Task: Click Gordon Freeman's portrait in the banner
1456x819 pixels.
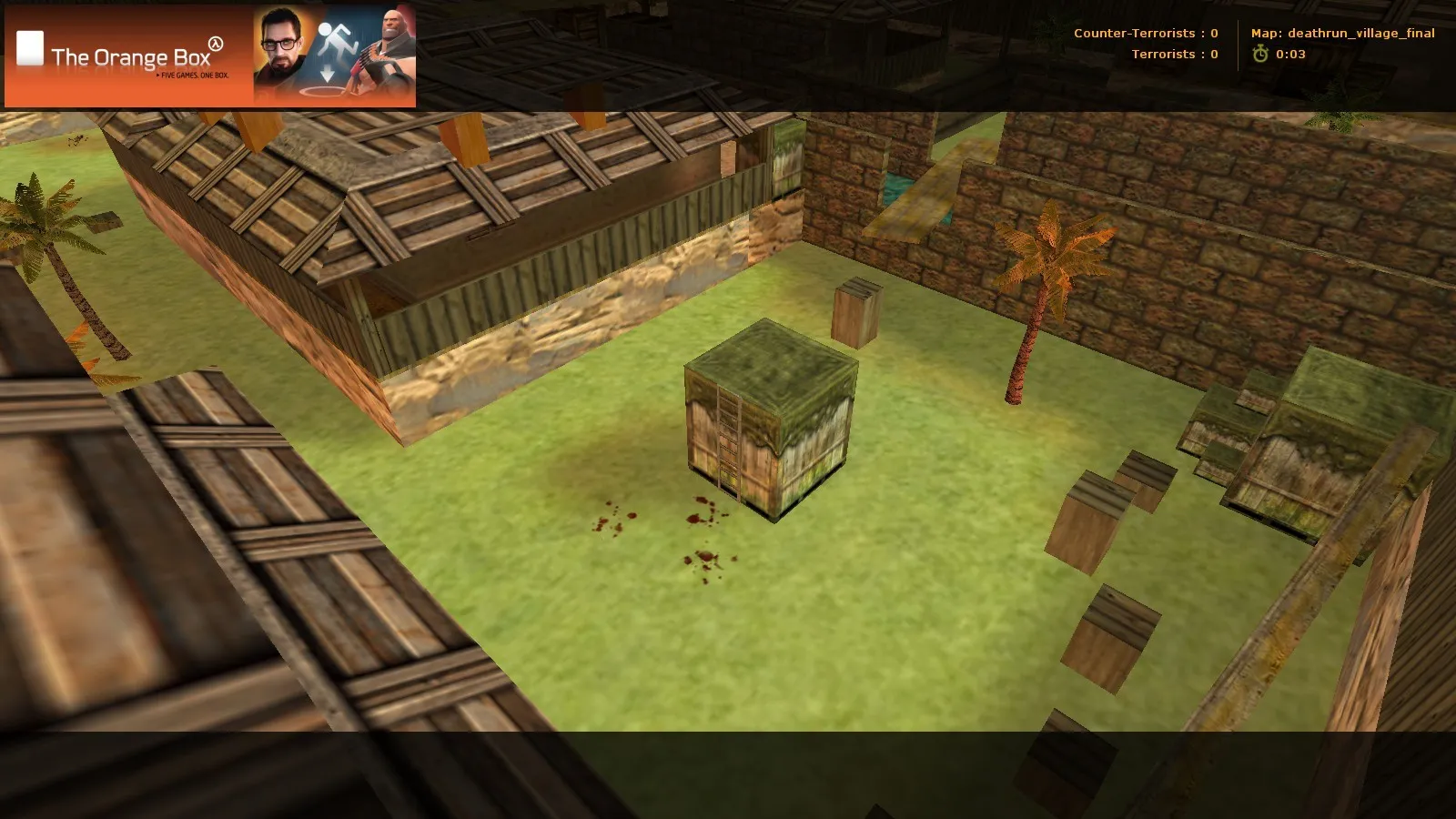Action: [281, 50]
